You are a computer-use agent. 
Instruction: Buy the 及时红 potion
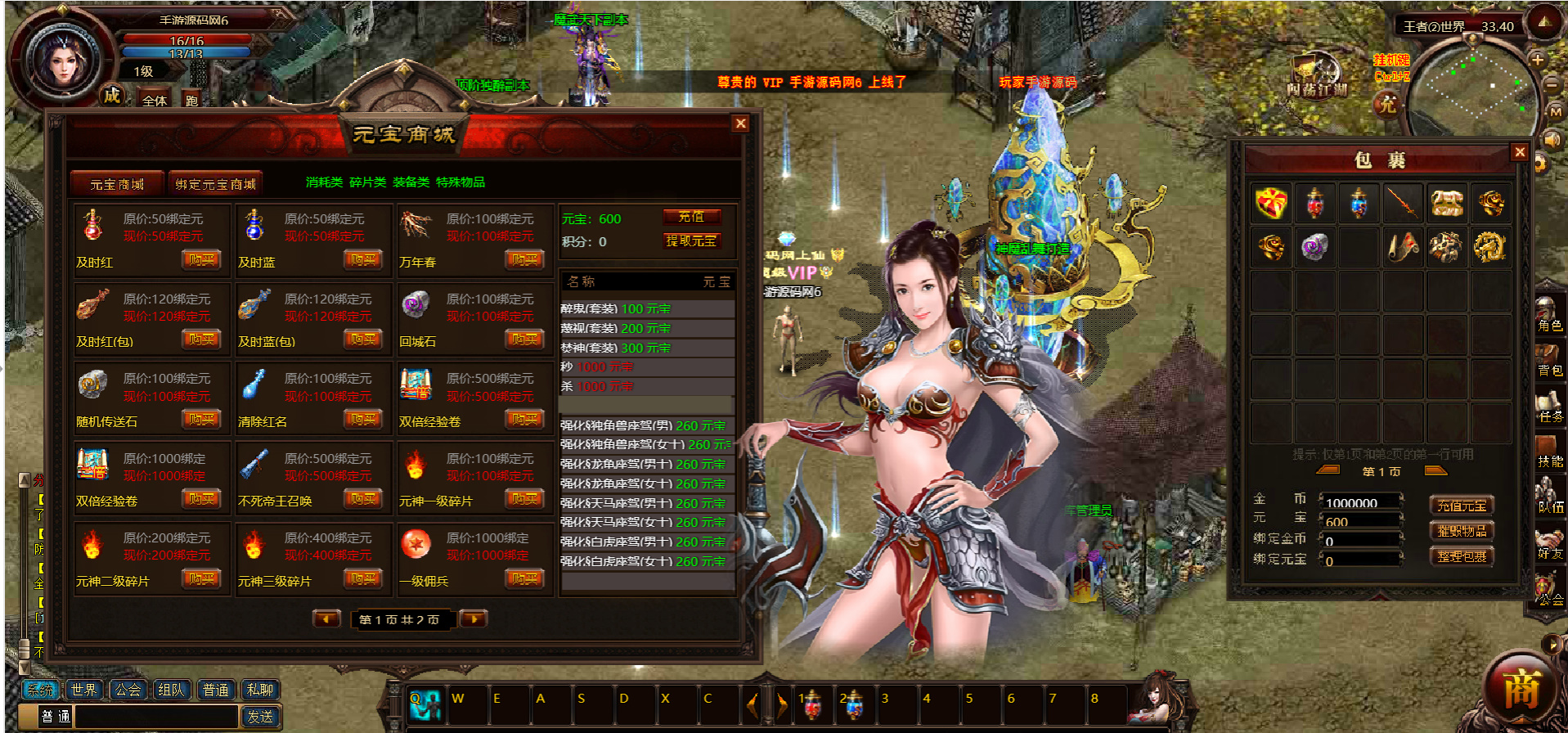click(200, 260)
